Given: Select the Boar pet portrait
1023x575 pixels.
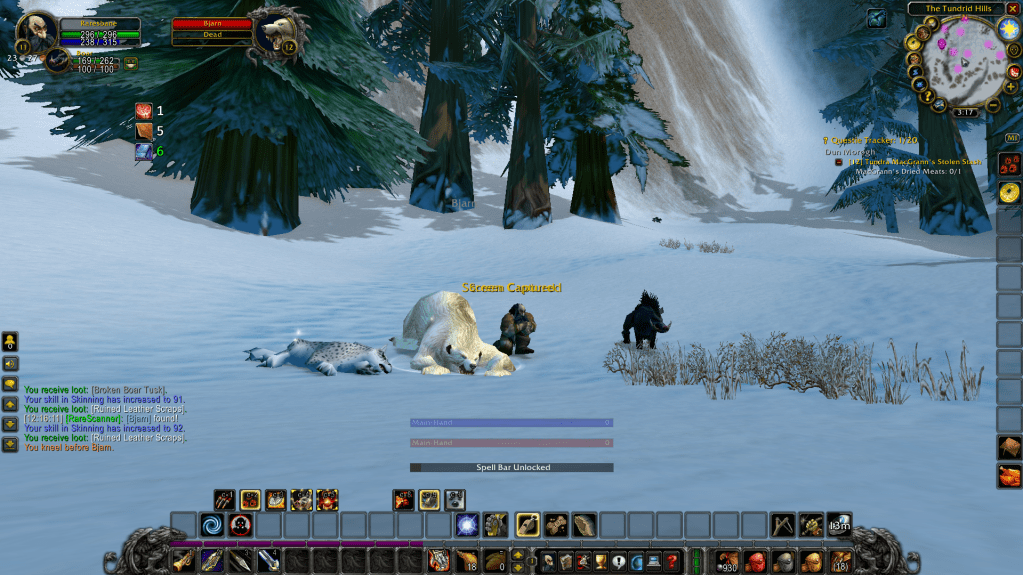Looking at the screenshot, I should (57, 60).
